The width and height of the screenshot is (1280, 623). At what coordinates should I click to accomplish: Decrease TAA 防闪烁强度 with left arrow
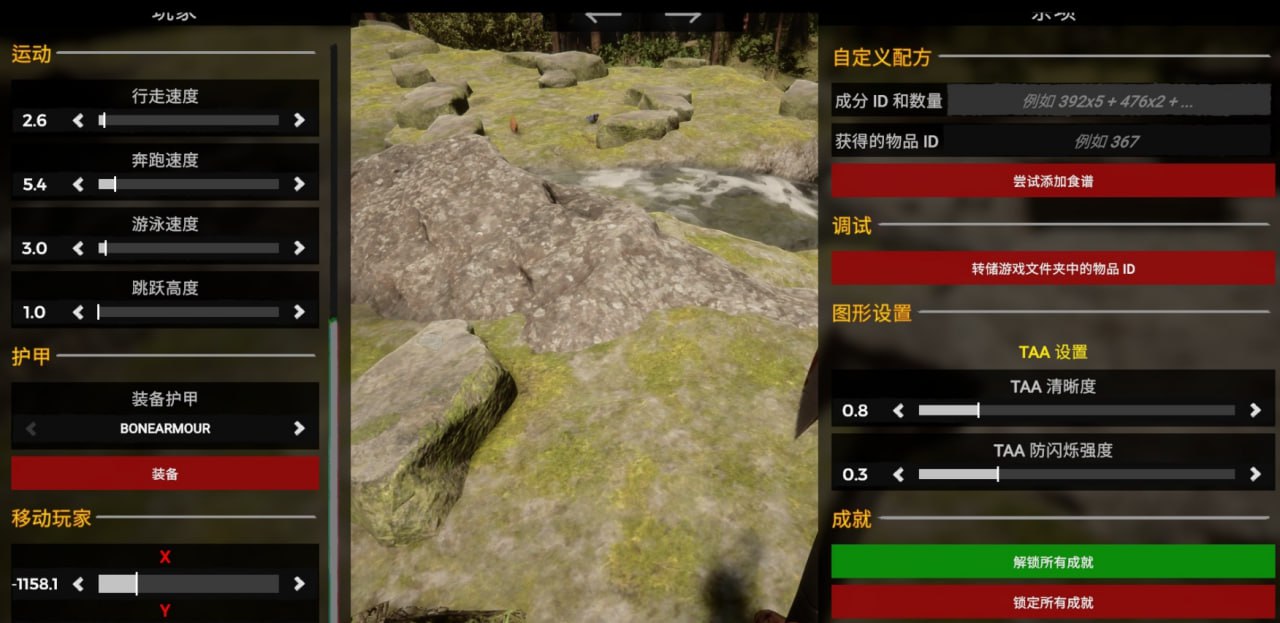(x=898, y=474)
